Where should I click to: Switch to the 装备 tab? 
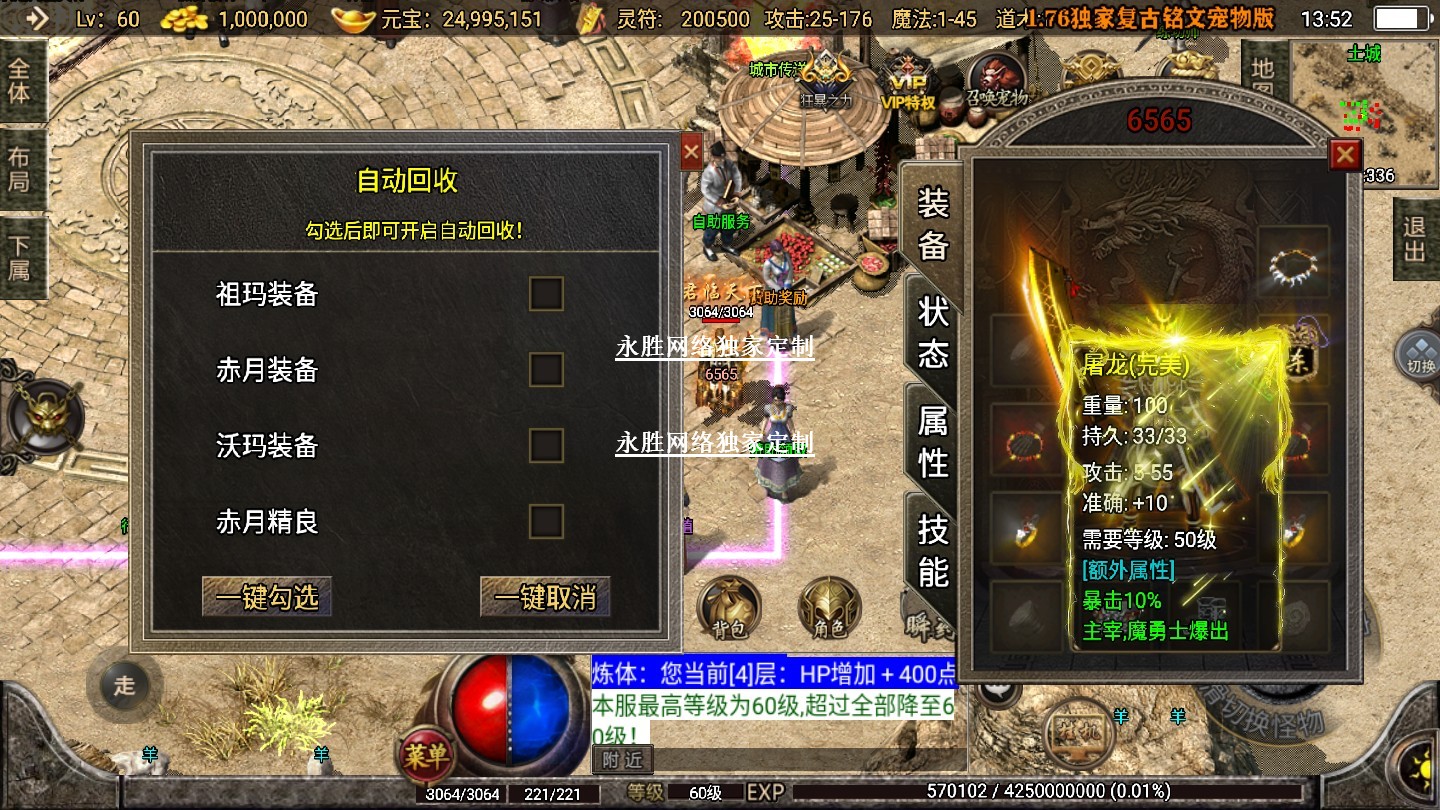click(x=932, y=223)
